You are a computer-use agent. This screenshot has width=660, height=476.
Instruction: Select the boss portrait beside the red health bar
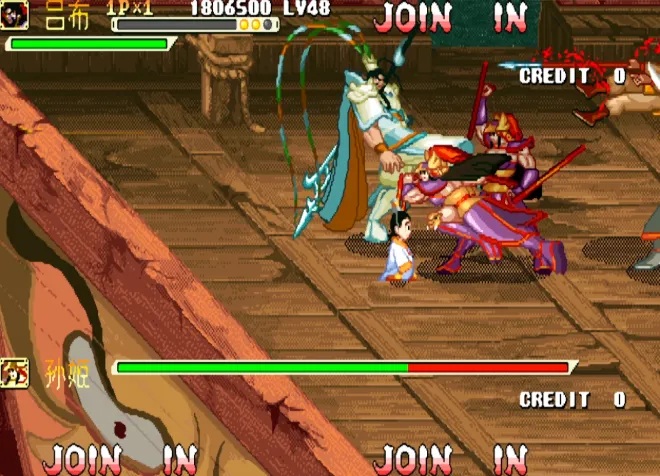(15, 372)
